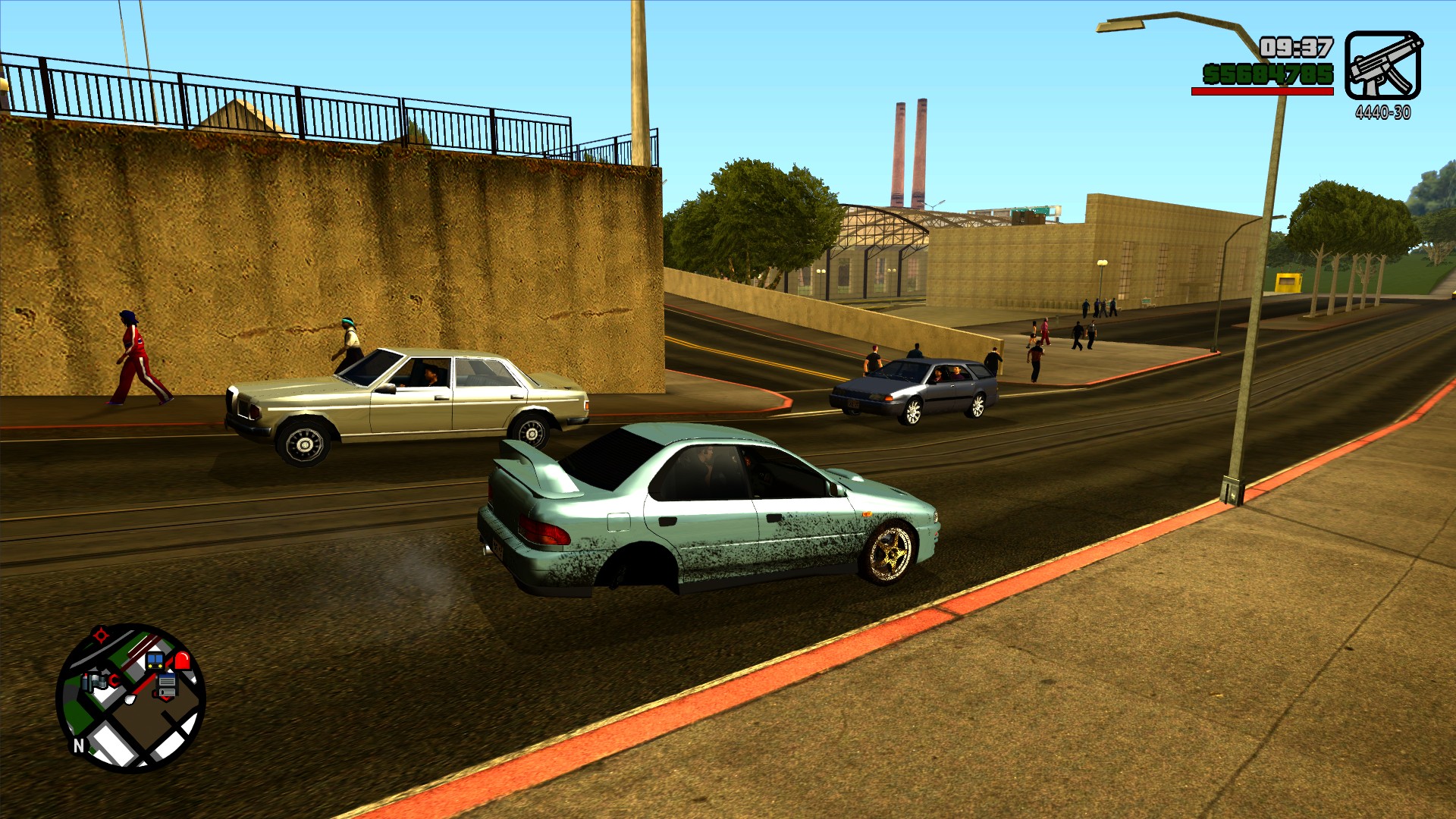Click the train station blip on radar
The image size is (1456, 819).
(x=155, y=661)
